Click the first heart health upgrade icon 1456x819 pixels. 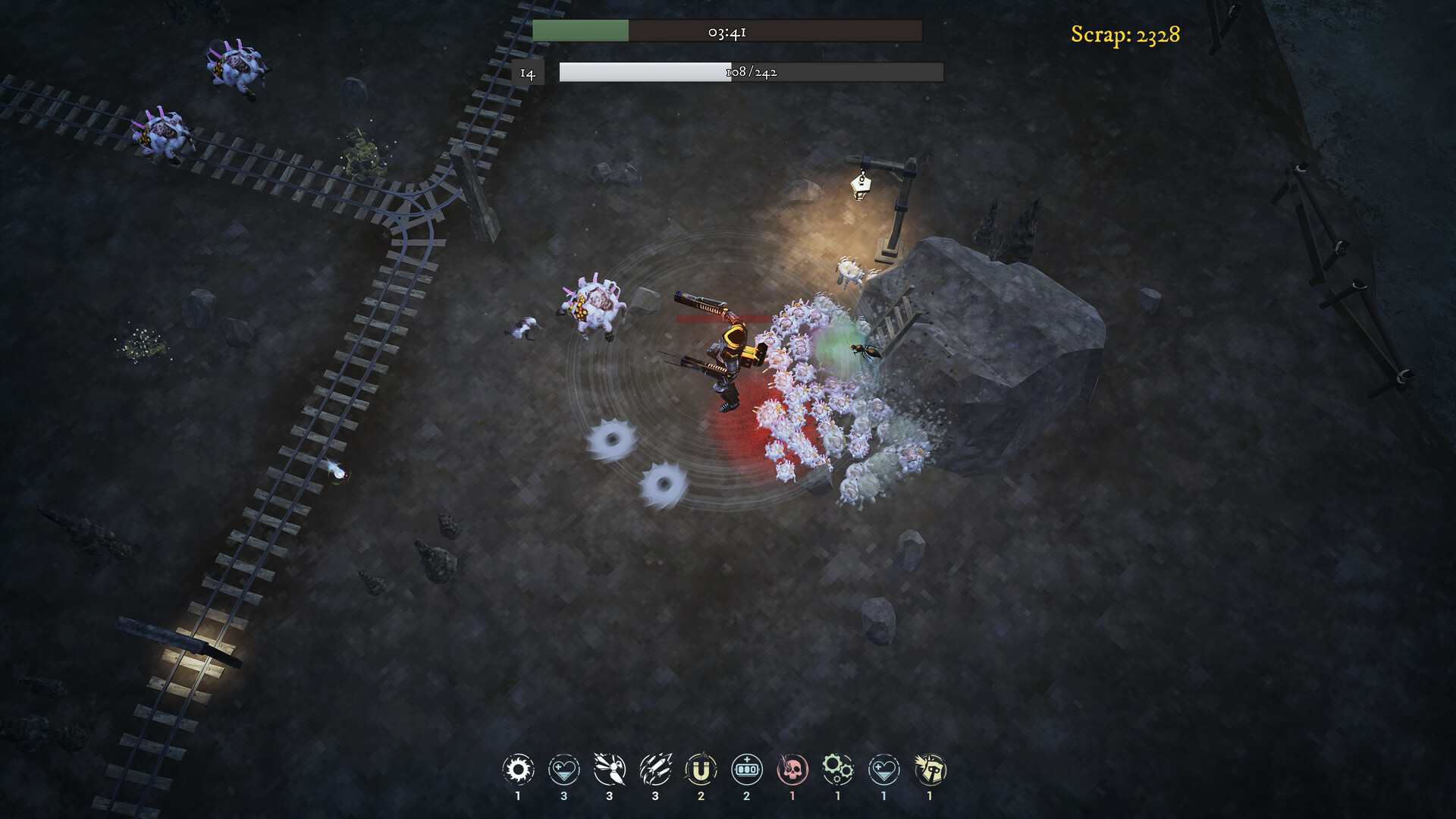(x=563, y=769)
